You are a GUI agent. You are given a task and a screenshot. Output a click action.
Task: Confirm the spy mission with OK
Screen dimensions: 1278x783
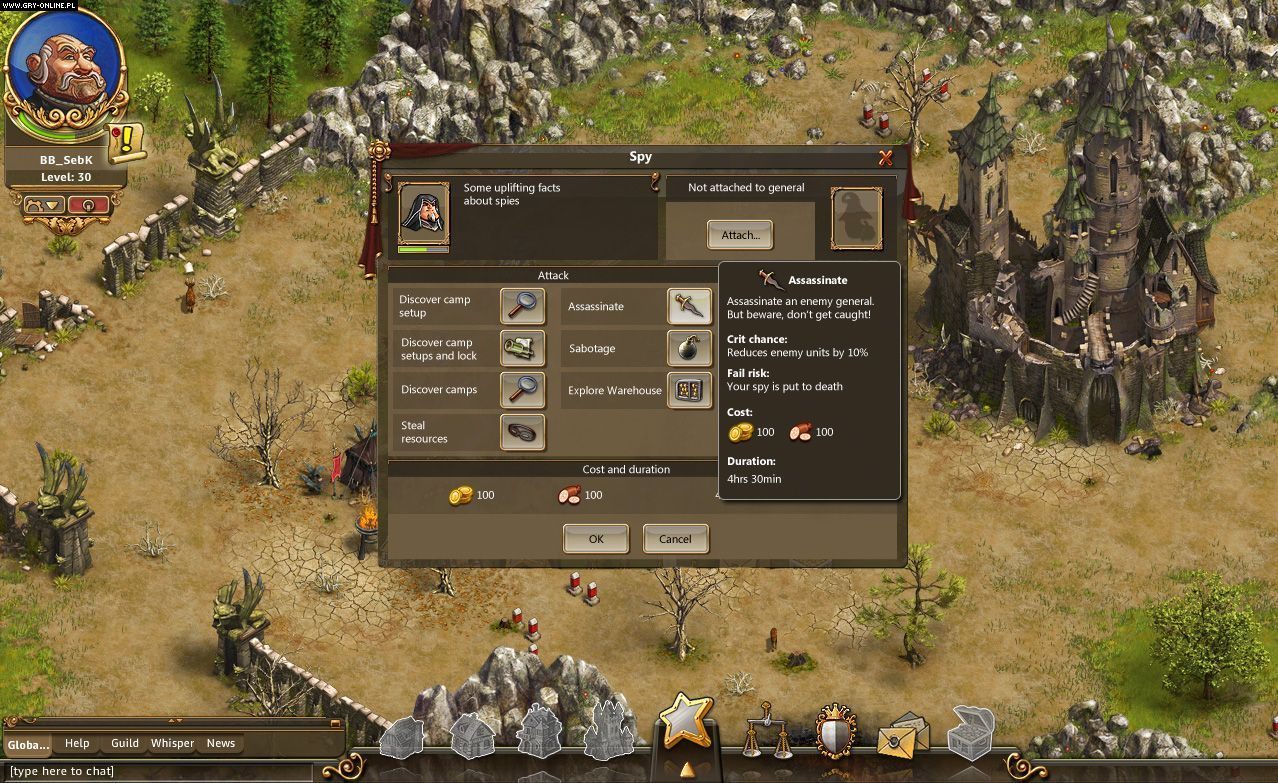click(x=596, y=539)
